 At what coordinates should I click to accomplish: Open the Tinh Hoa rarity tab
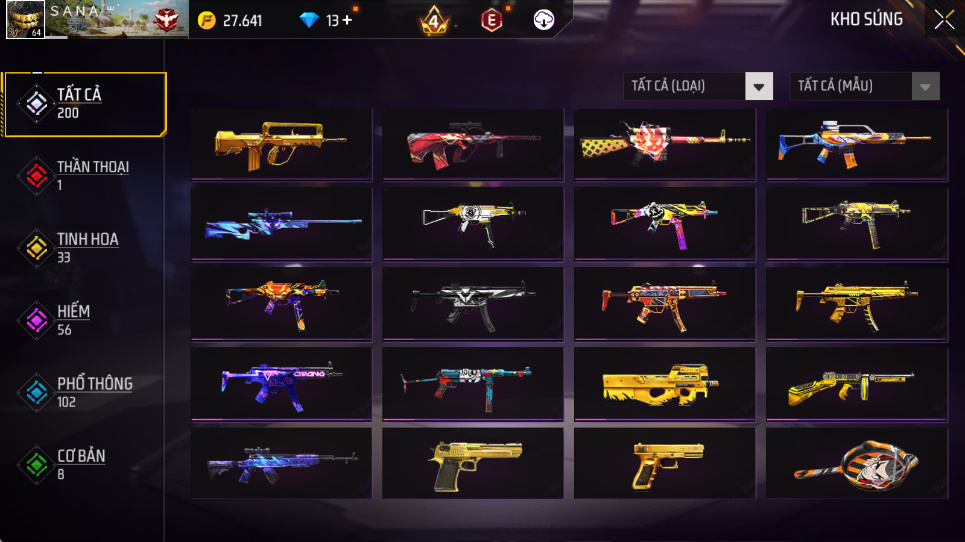click(x=85, y=247)
